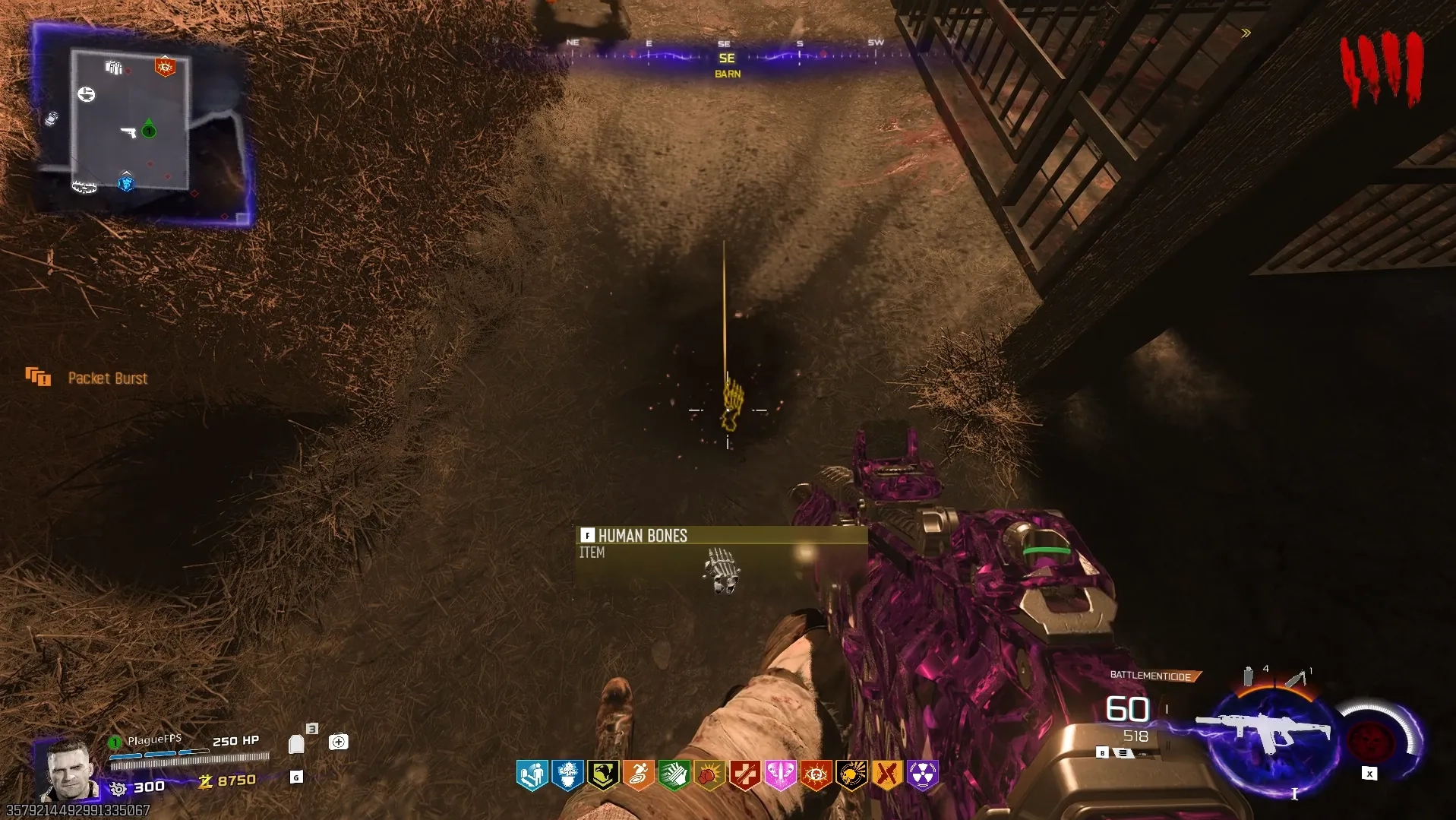This screenshot has width=1456, height=820.
Task: Select the pistol wall-buy marker on minimap
Action: pyautogui.click(x=128, y=133)
